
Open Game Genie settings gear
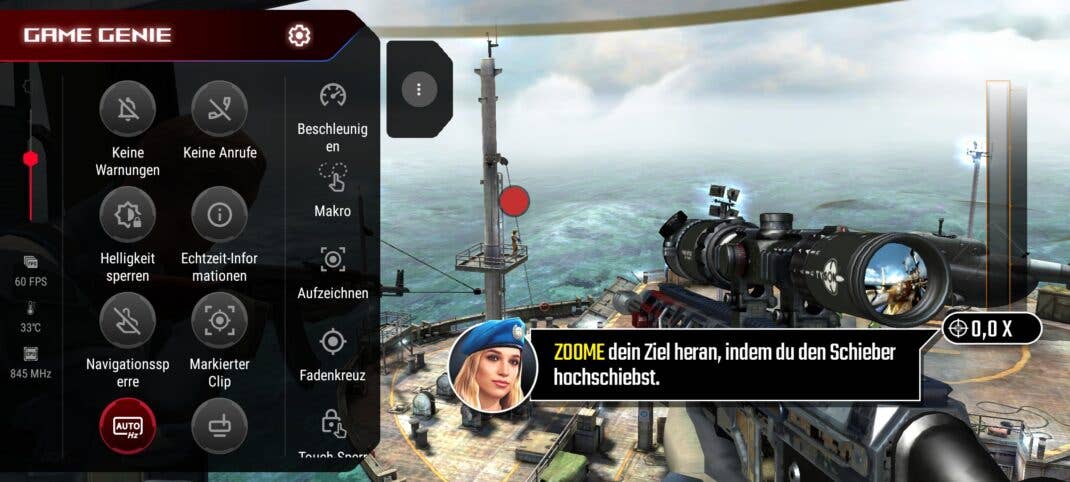[299, 36]
